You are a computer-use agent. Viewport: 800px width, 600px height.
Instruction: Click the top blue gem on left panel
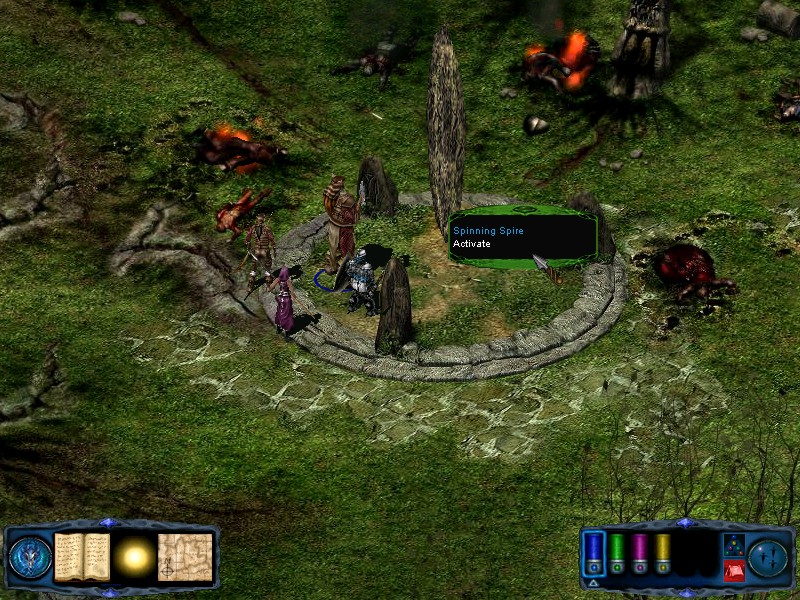point(108,523)
